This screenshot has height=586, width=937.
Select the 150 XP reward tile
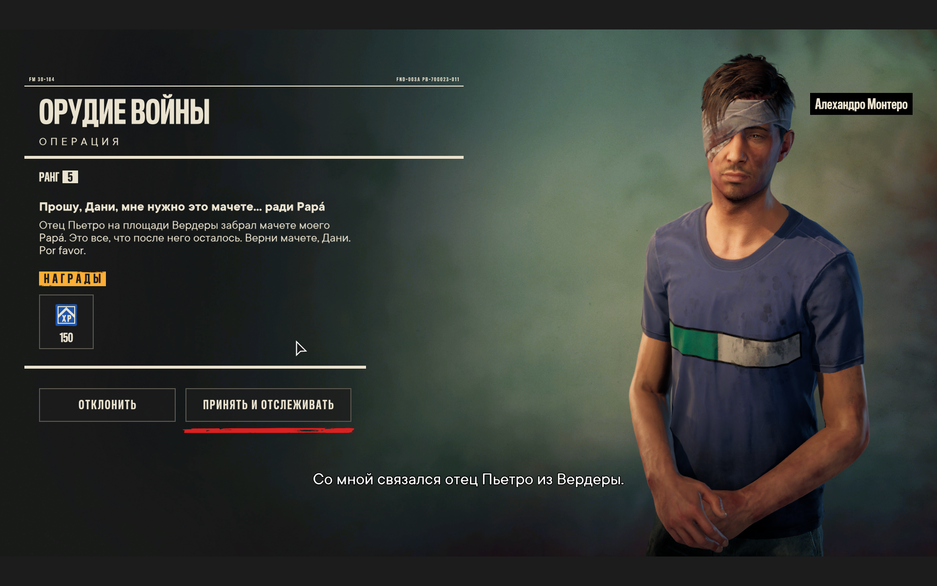(x=66, y=322)
